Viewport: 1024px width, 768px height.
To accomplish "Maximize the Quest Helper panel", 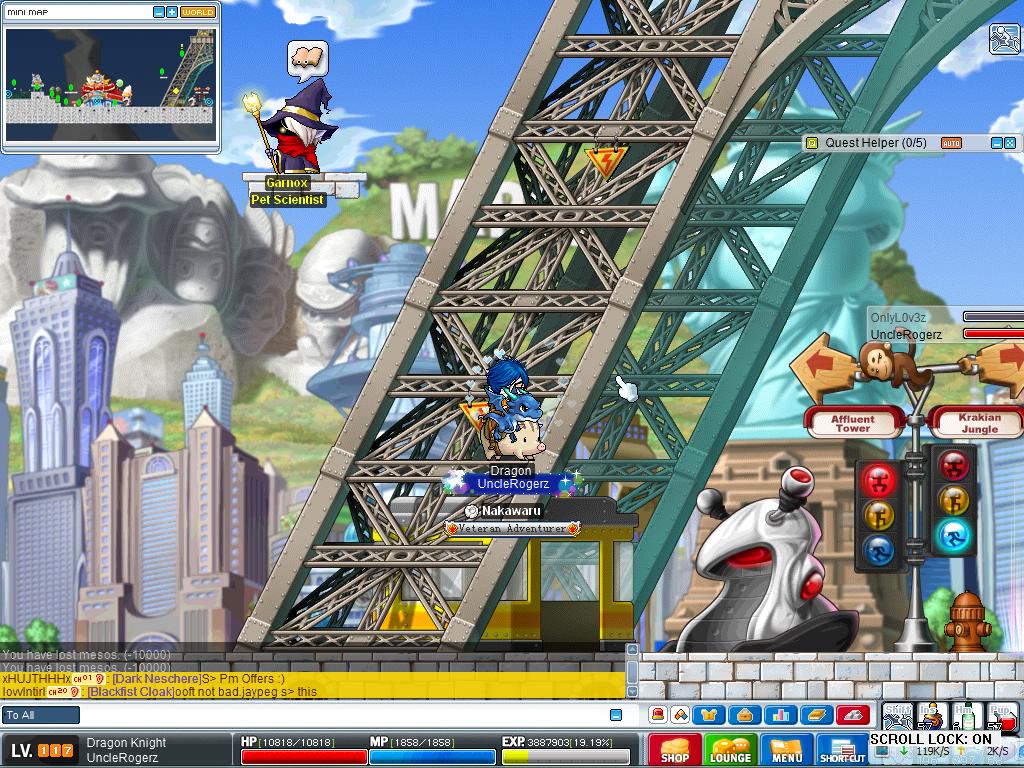I will coord(1010,143).
